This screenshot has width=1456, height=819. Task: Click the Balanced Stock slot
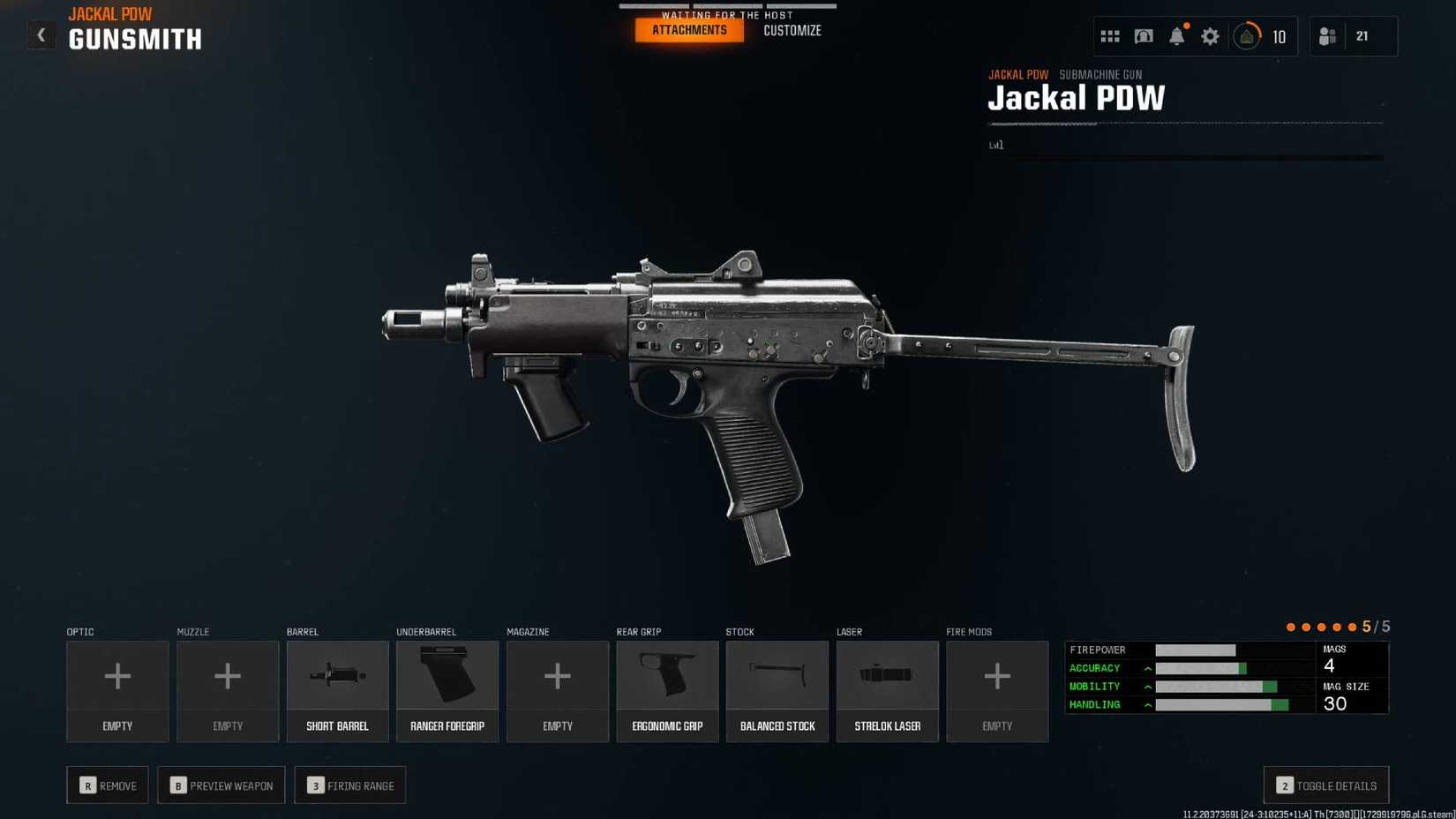[x=777, y=691]
